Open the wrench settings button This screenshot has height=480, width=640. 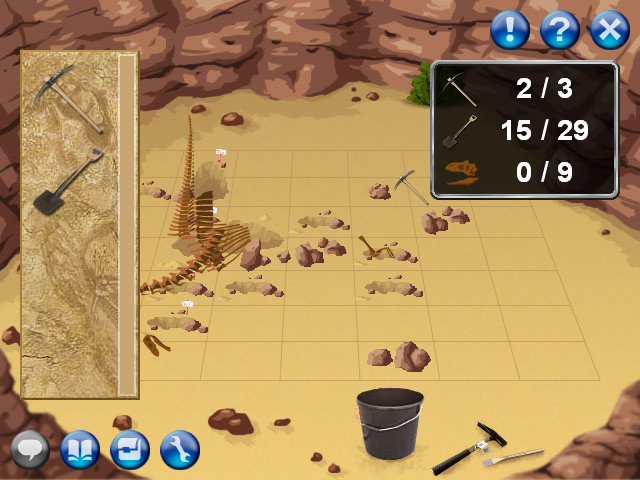click(180, 450)
